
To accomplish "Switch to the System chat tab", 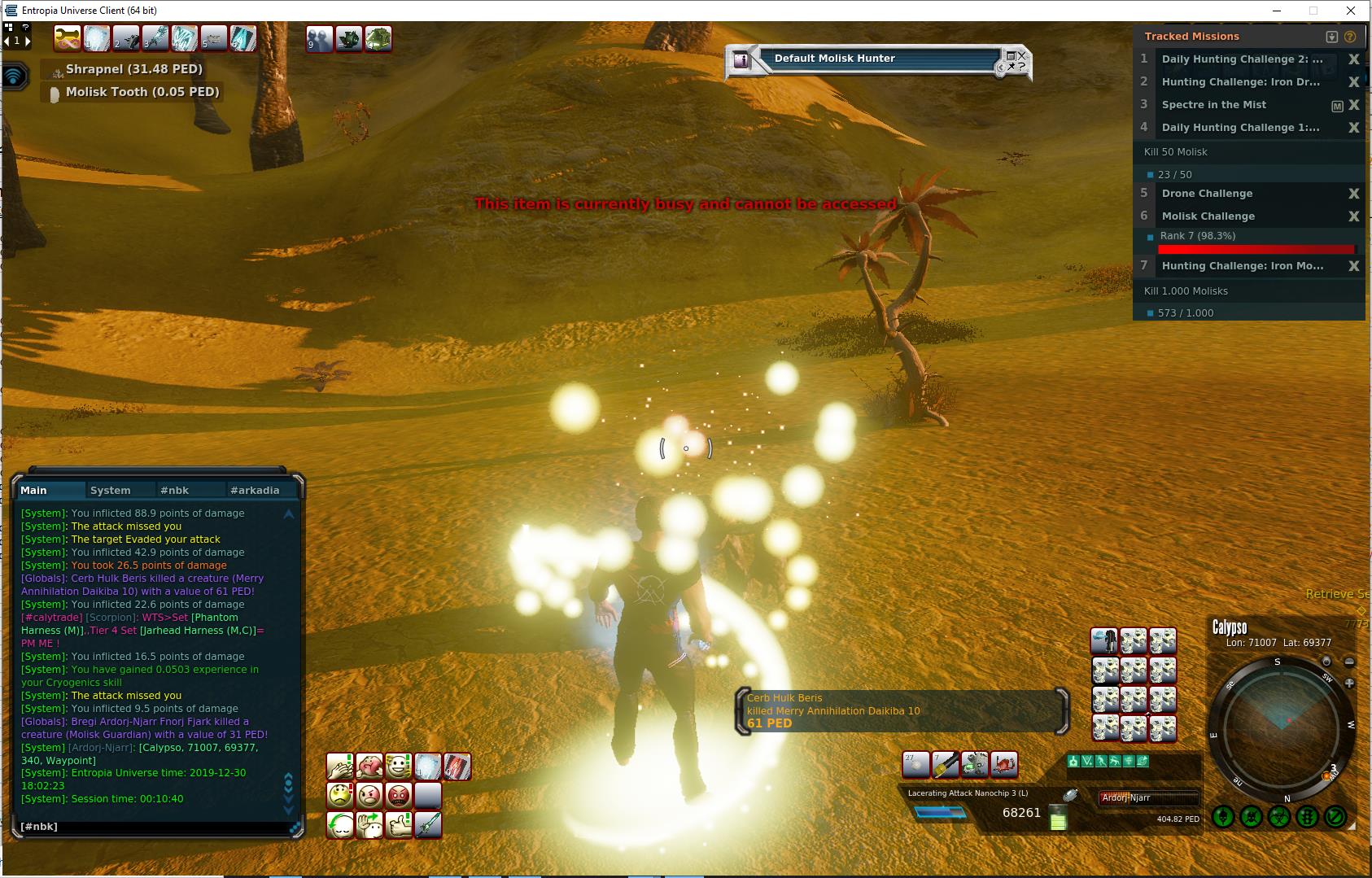I will coord(111,491).
